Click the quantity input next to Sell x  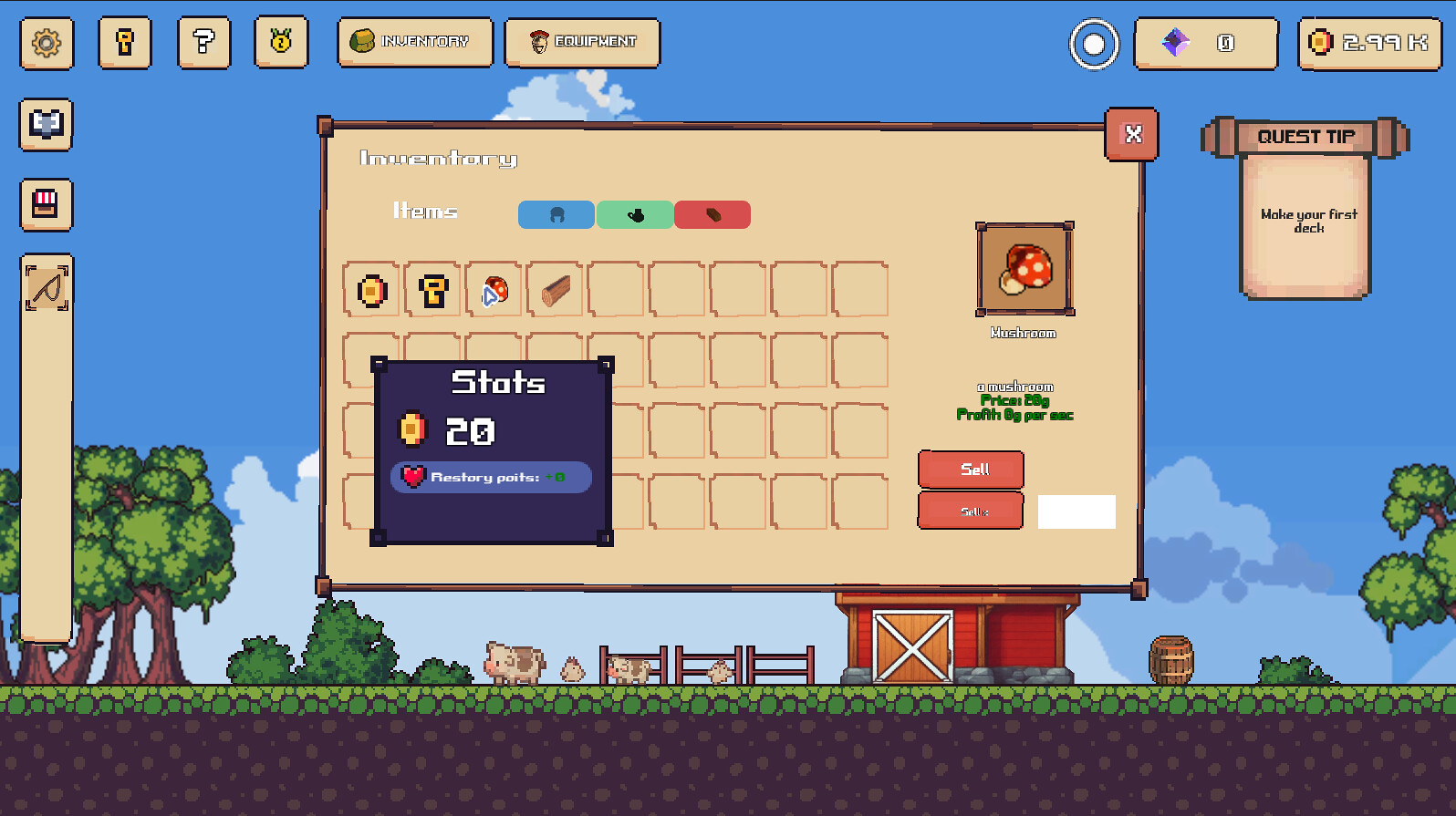click(1076, 511)
